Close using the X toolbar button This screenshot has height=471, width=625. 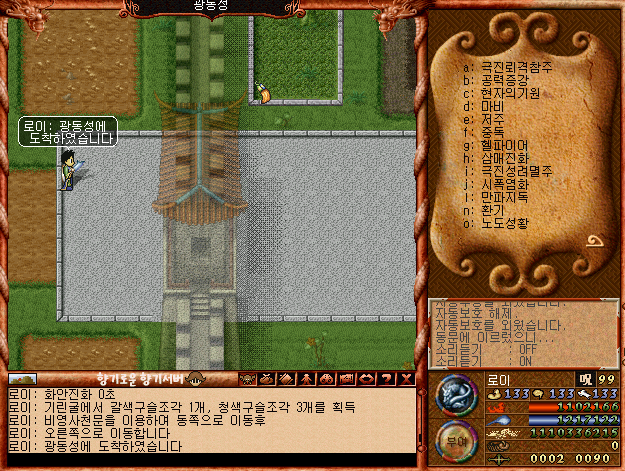[x=405, y=378]
